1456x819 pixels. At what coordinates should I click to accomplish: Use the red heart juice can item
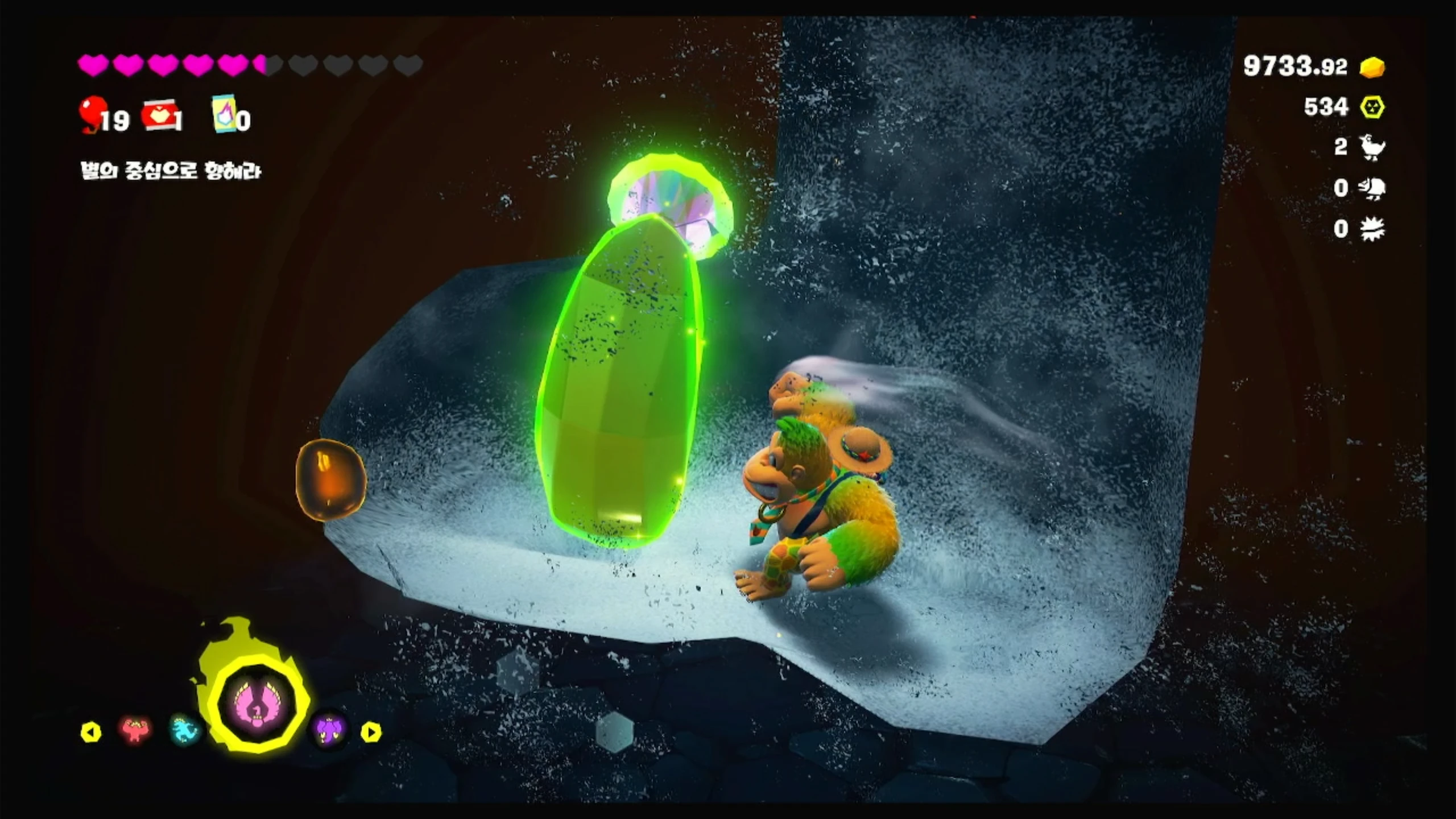160,116
